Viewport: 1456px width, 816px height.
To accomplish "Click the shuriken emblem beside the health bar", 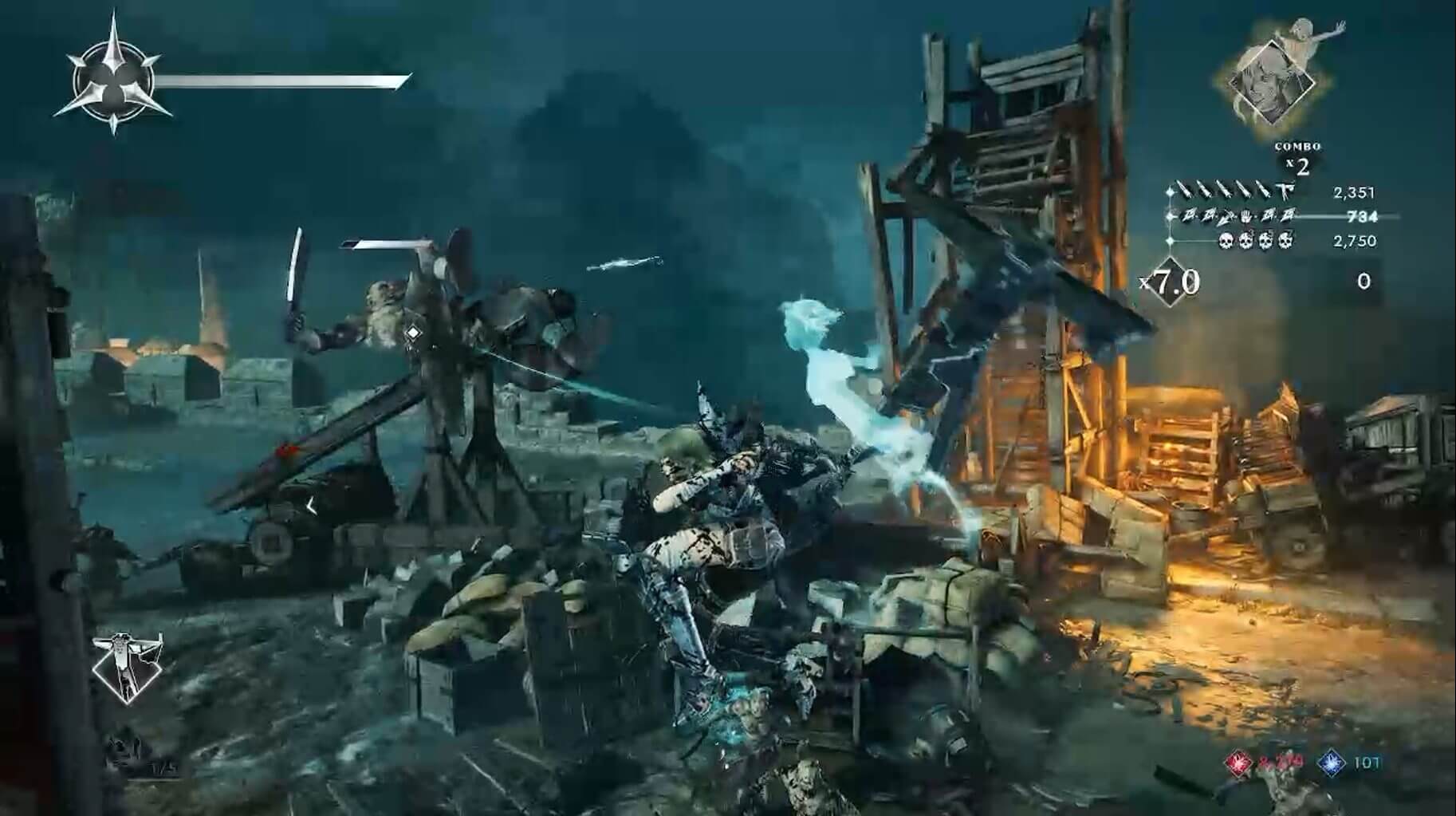I will pos(112,78).
